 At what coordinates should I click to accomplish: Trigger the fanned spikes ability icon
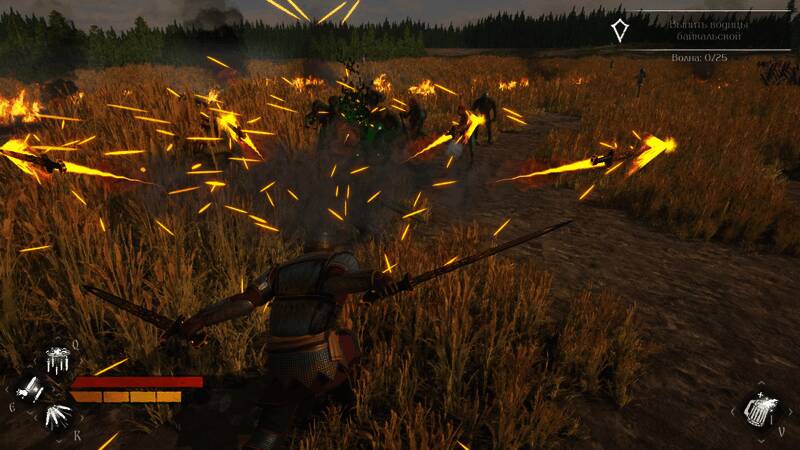(x=56, y=414)
